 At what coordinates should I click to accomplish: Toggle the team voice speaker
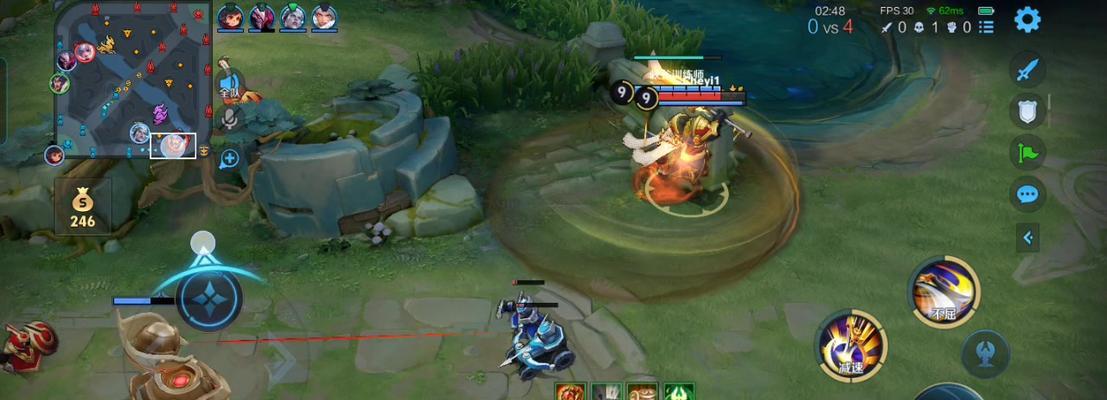click(231, 84)
